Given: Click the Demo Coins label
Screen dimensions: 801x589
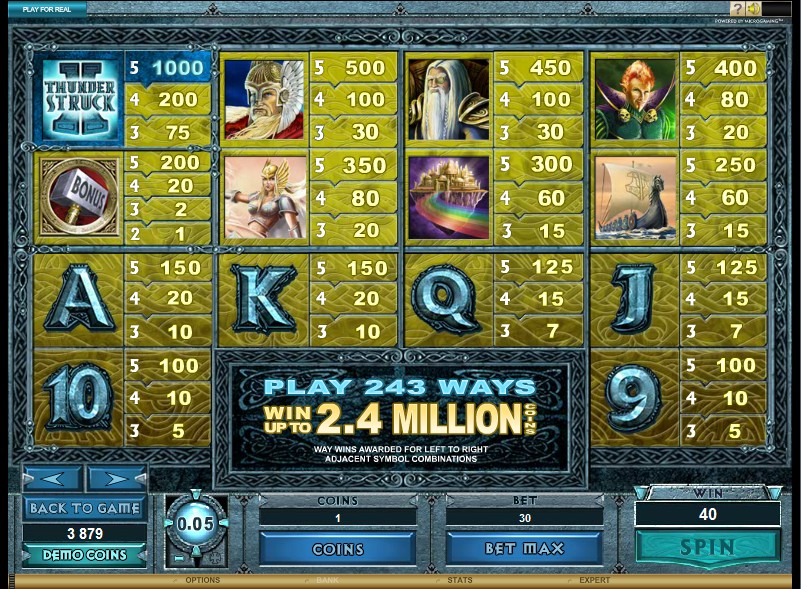Looking at the screenshot, I should coord(83,555).
